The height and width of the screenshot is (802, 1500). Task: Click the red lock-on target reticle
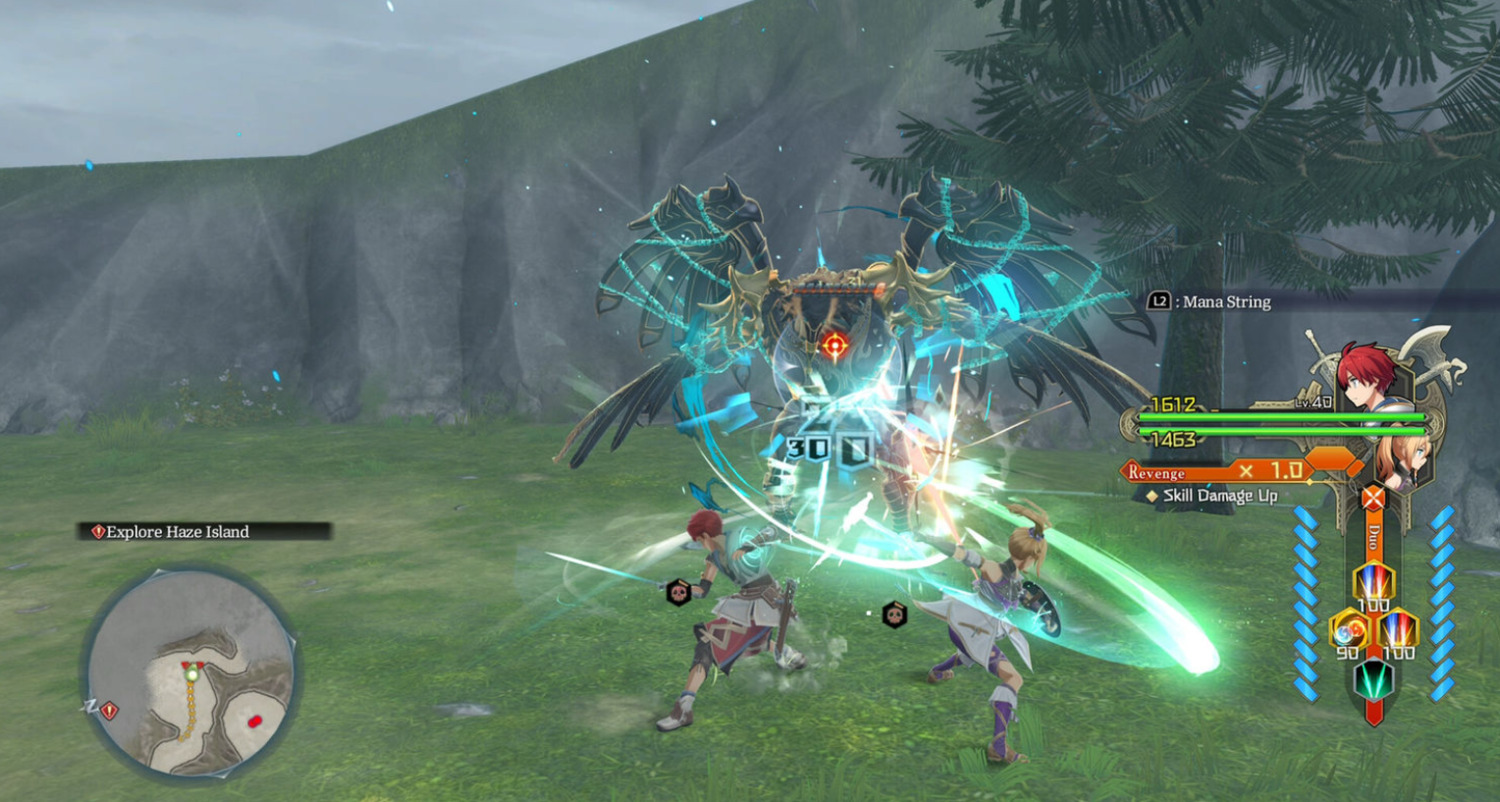(834, 346)
